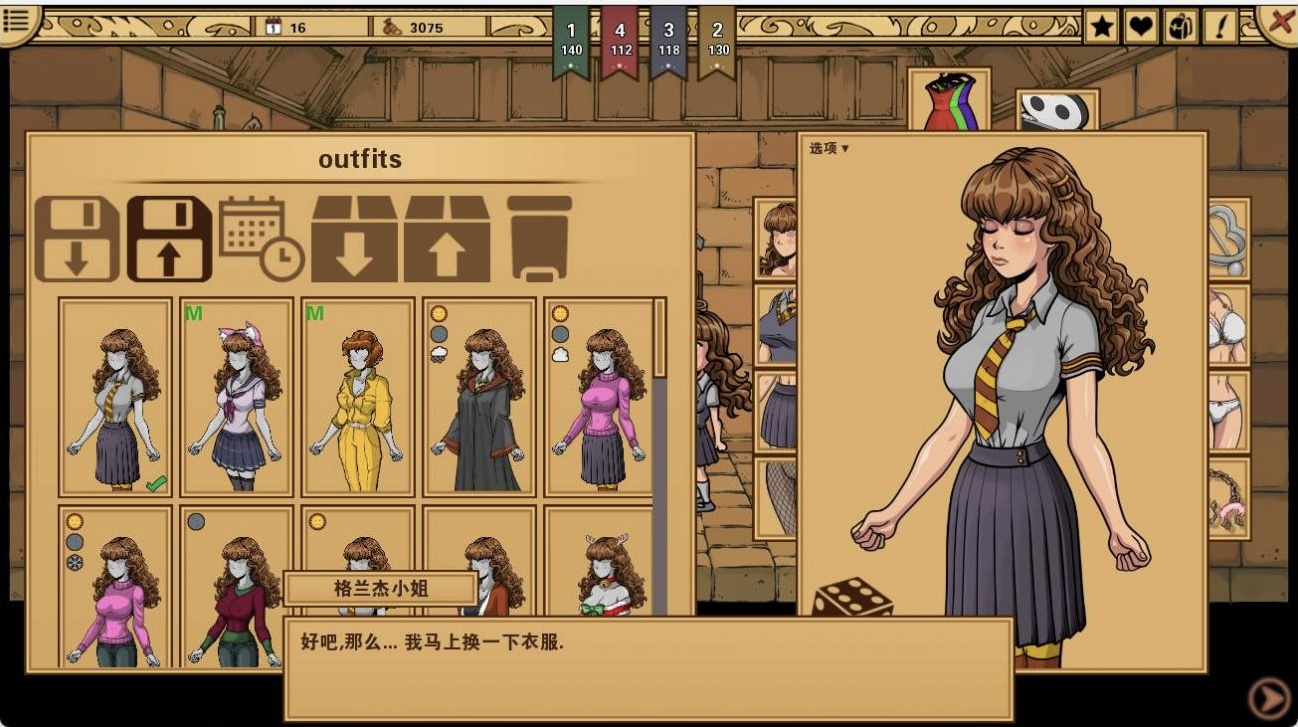Click the load outfit floppy disk icon
This screenshot has height=727, width=1298.
pyautogui.click(x=77, y=239)
